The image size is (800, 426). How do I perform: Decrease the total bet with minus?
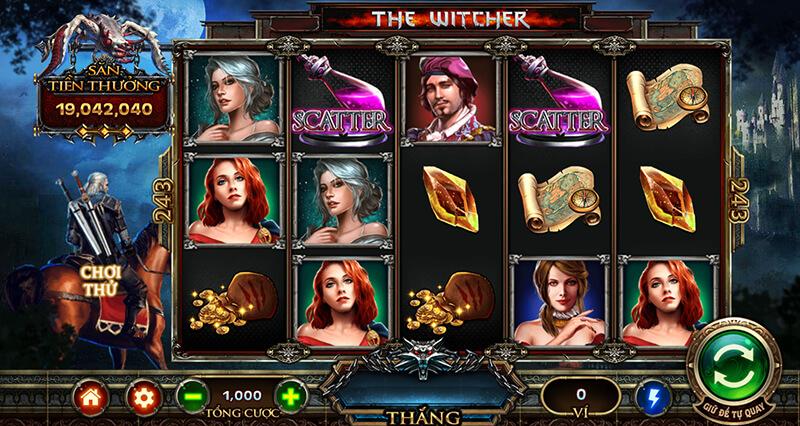coord(193,397)
